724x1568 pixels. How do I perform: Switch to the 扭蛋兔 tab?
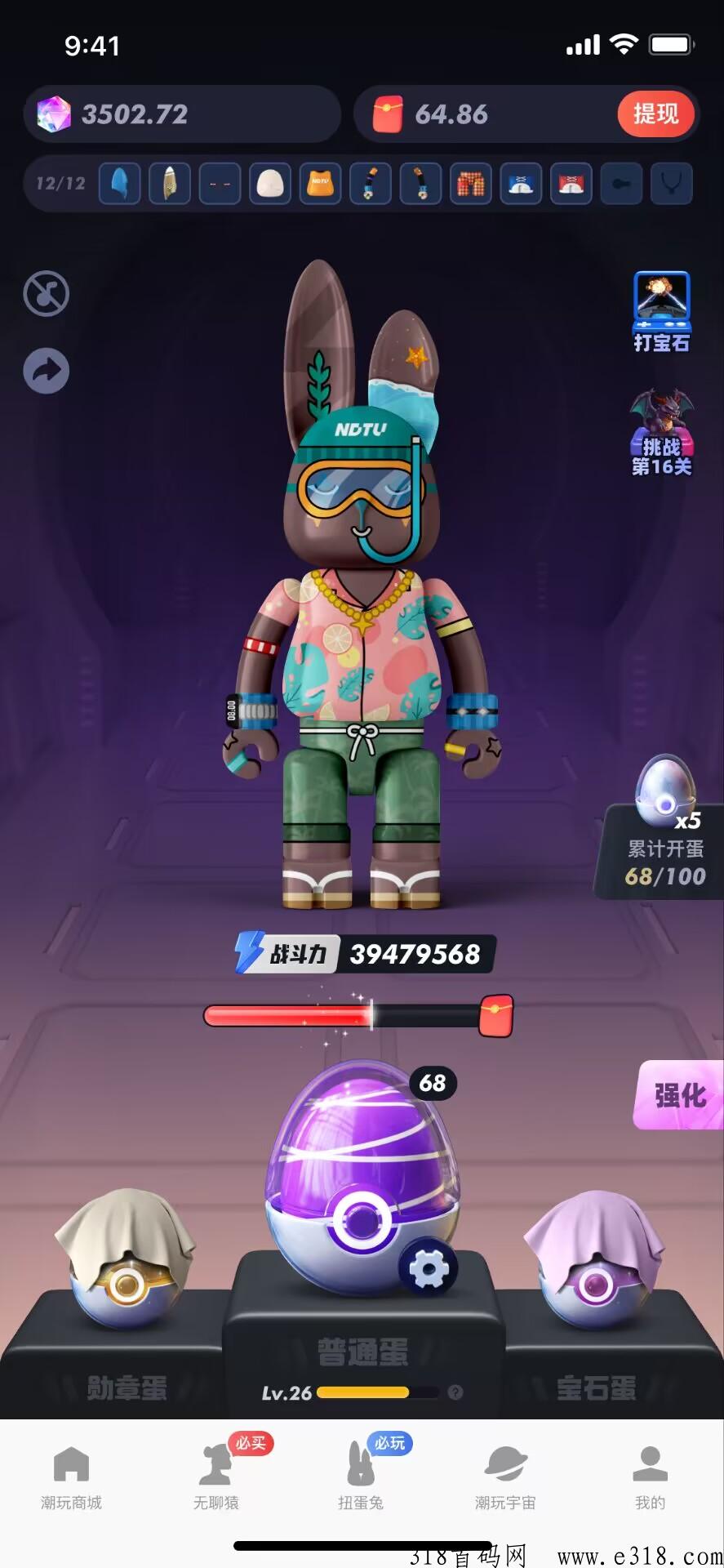361,1477
